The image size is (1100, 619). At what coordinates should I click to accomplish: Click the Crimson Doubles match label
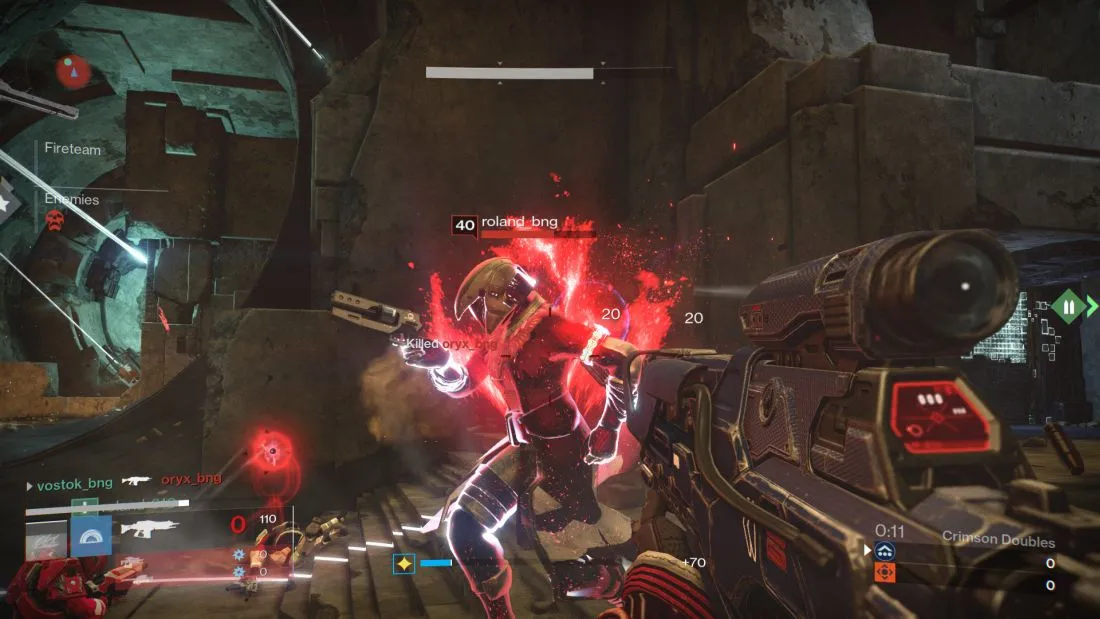point(998,540)
